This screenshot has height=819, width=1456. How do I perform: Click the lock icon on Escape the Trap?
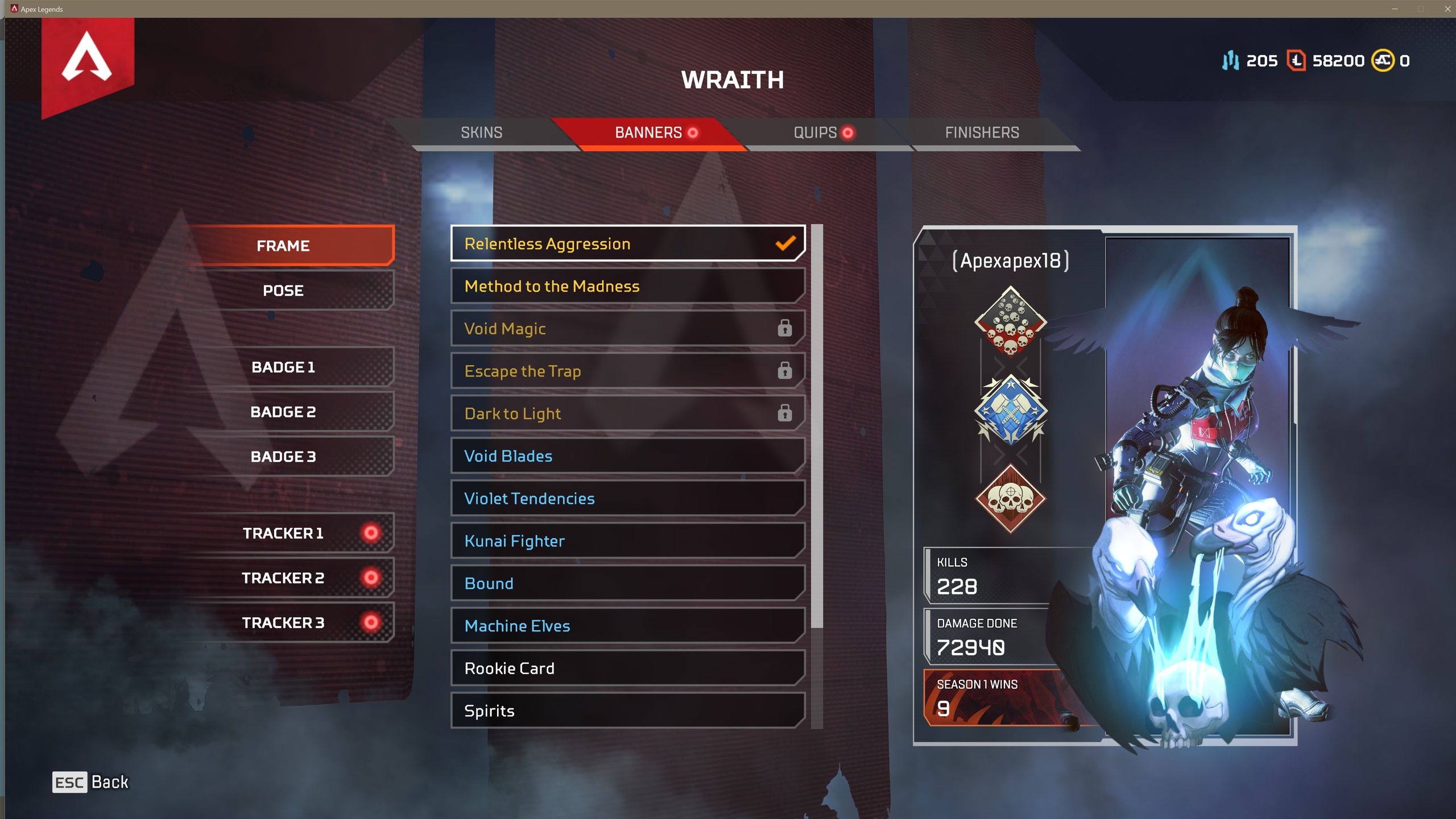point(785,370)
